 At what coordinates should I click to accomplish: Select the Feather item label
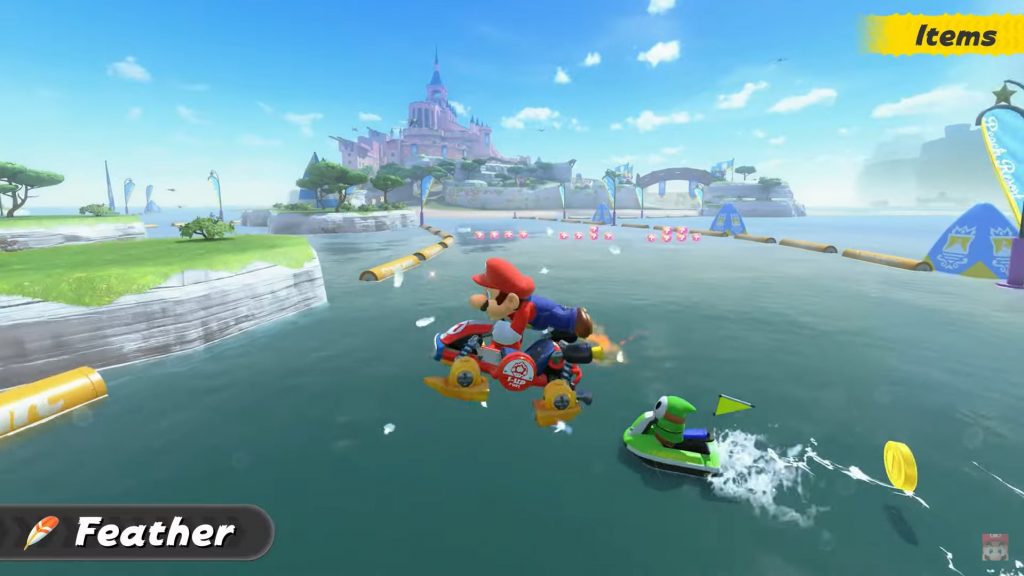pos(155,532)
